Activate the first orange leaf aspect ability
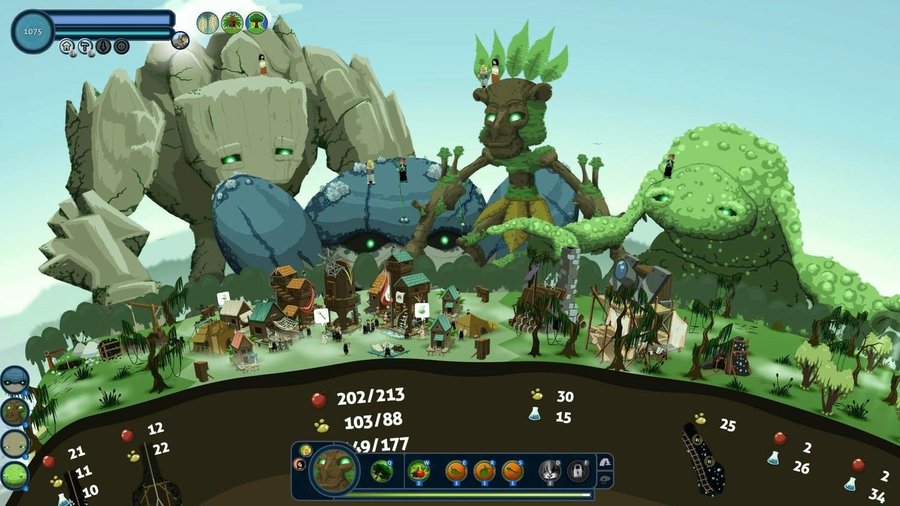The image size is (900, 506). click(x=456, y=470)
